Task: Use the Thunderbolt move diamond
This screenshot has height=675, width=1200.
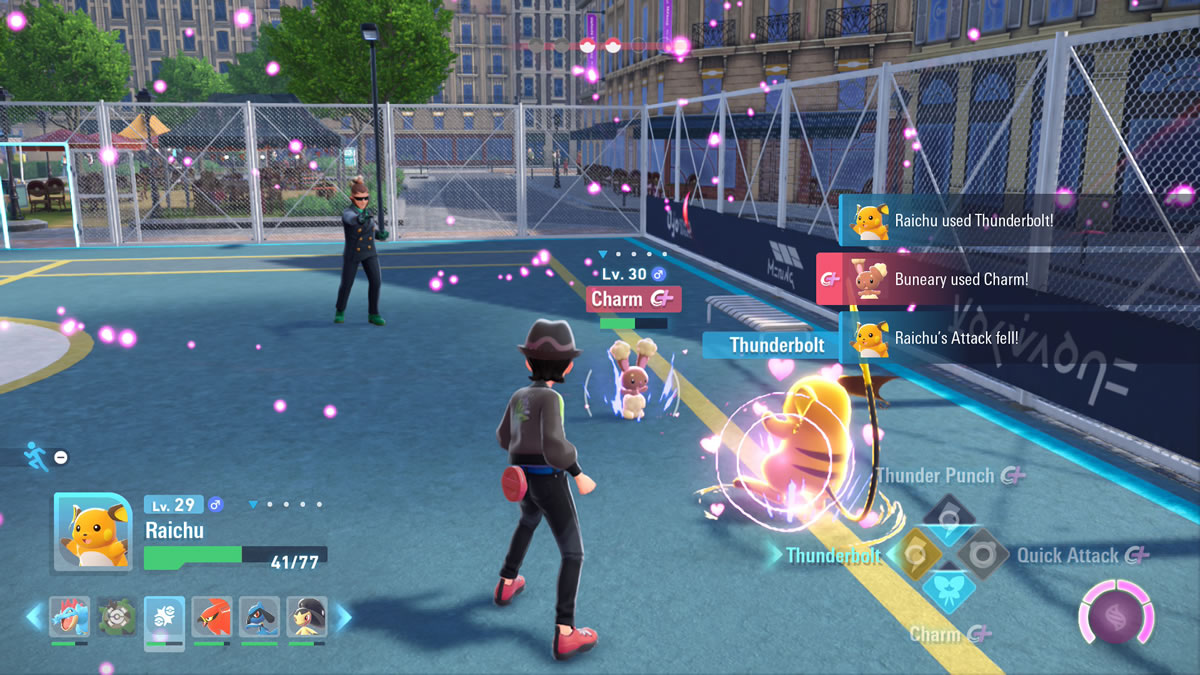Action: [x=914, y=551]
